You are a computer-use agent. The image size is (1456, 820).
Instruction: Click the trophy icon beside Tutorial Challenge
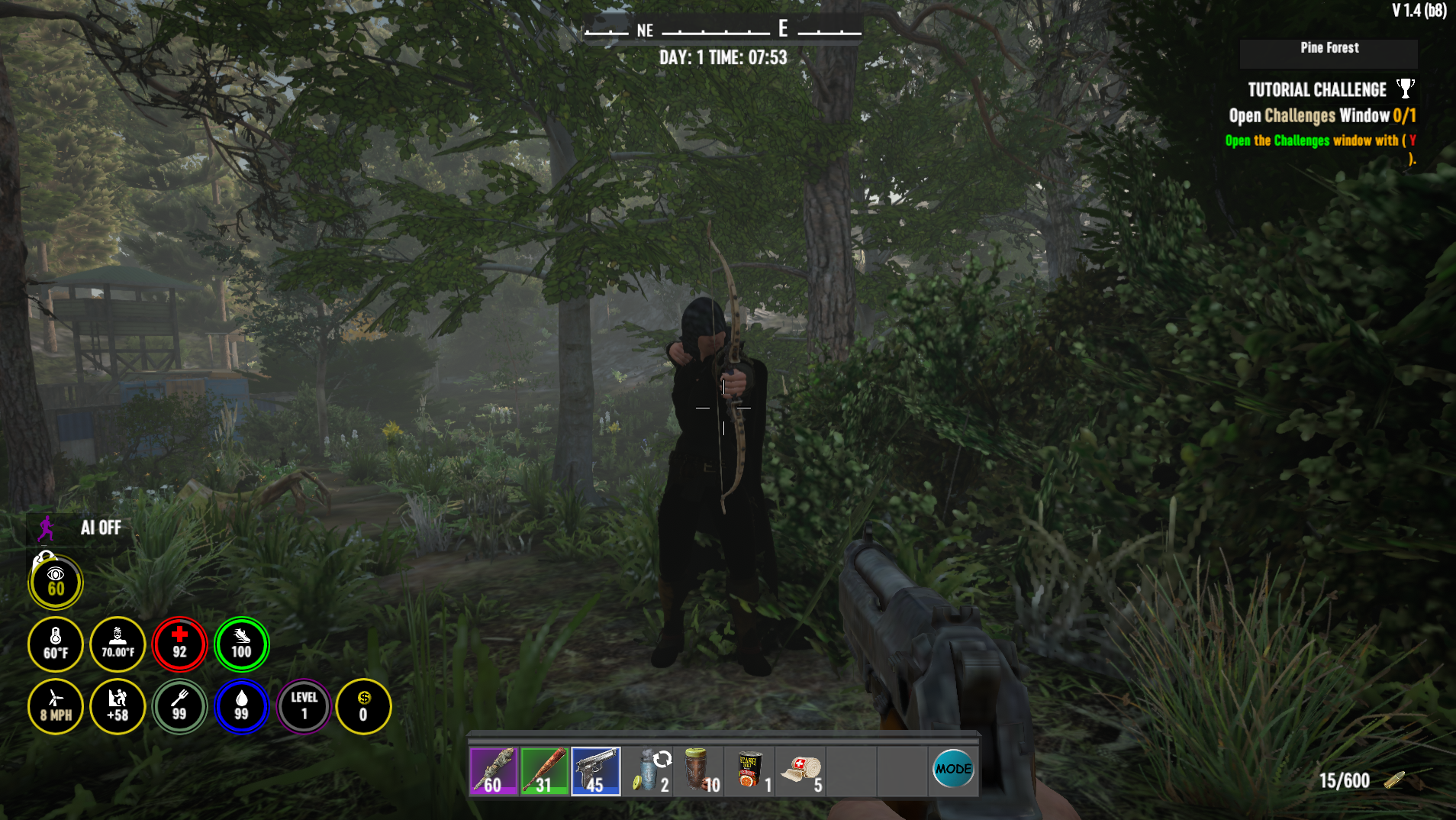(x=1405, y=89)
